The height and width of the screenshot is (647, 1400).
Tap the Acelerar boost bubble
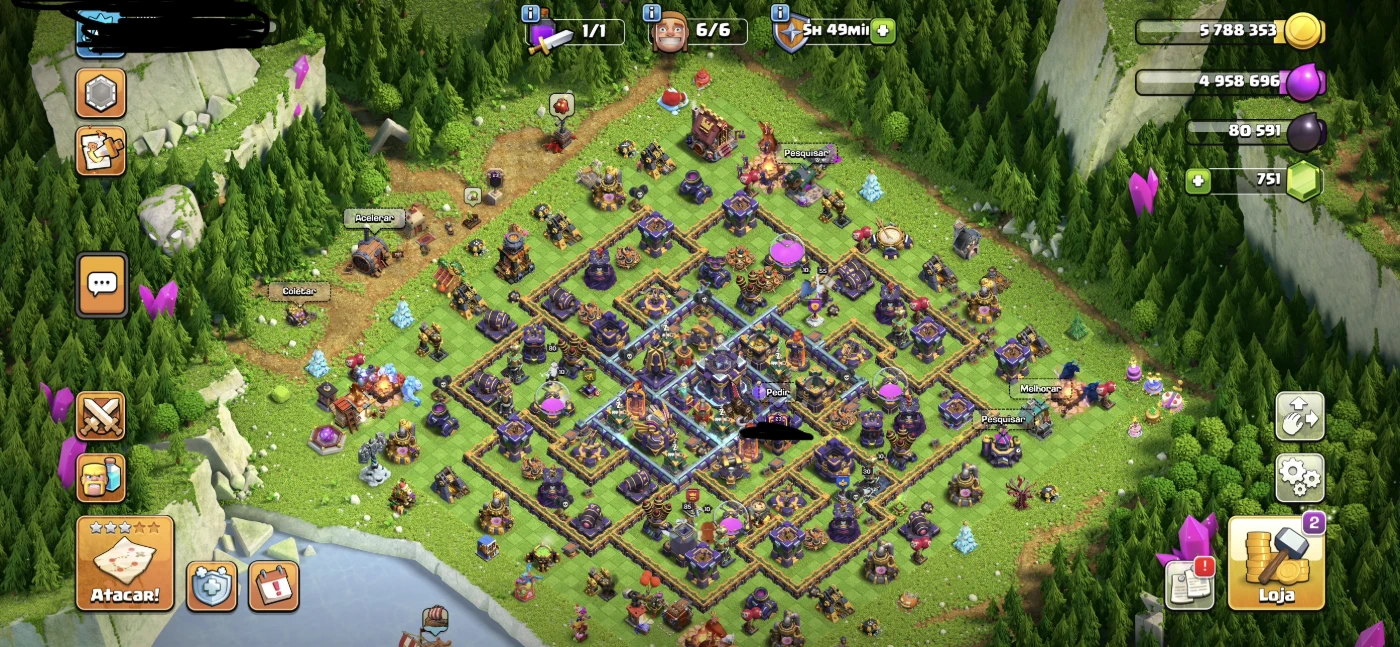click(374, 218)
